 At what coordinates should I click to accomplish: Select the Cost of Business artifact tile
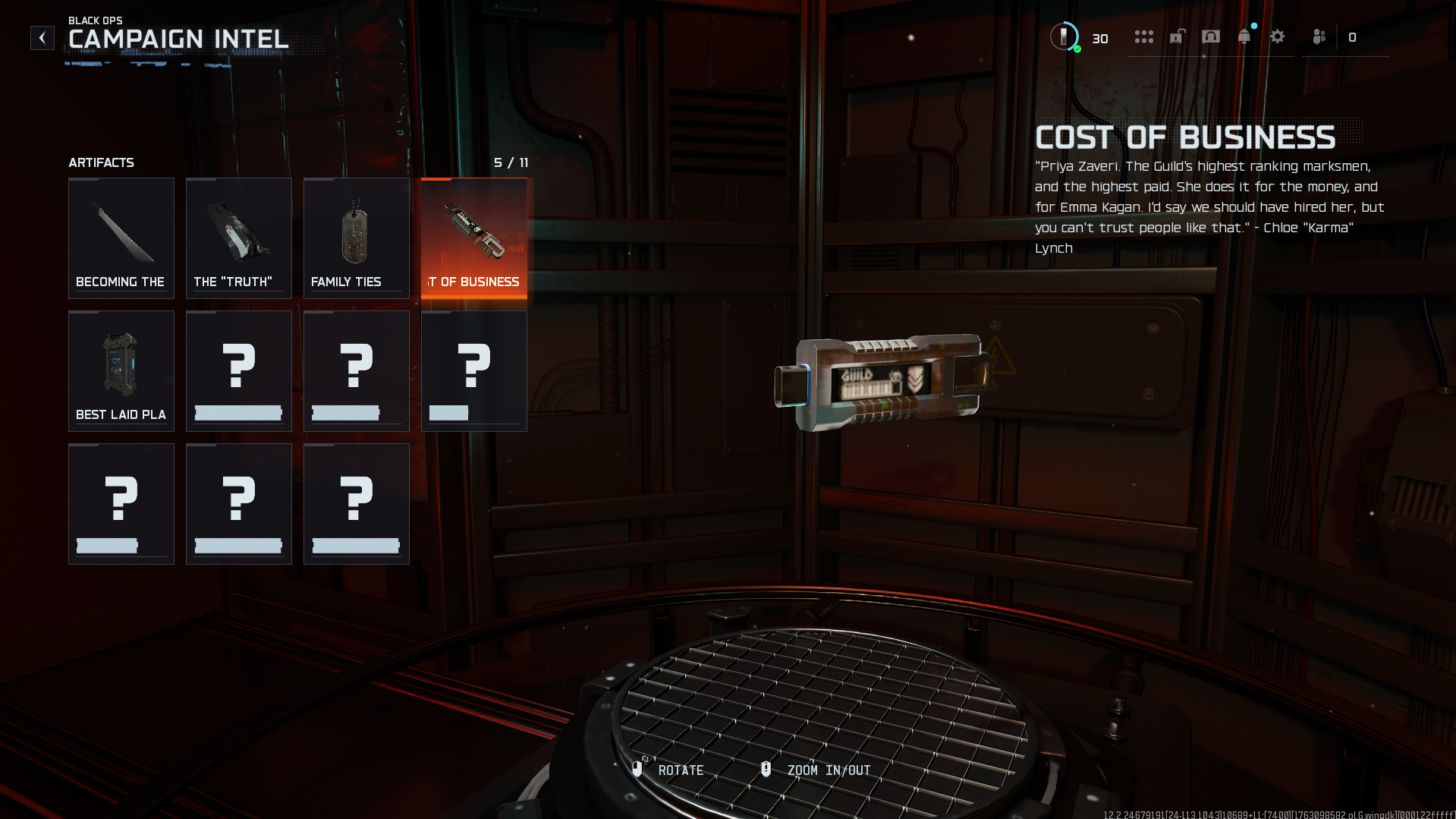[474, 238]
